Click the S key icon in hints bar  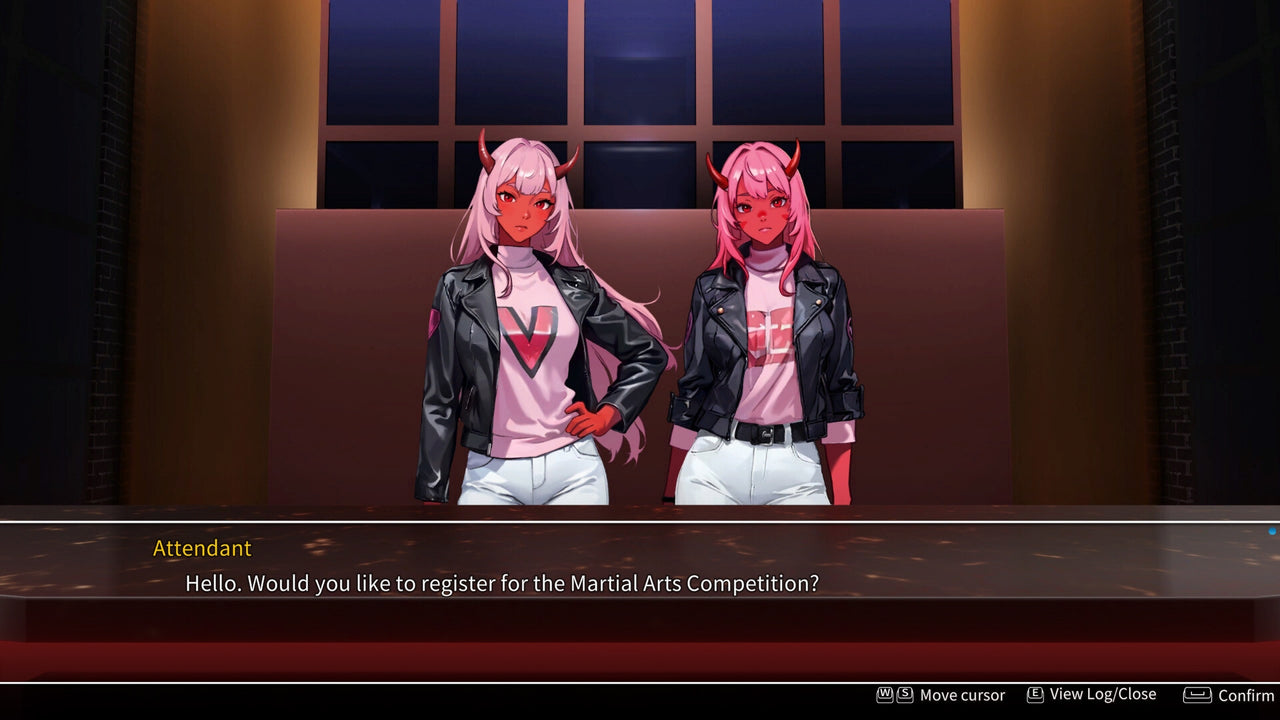point(904,694)
